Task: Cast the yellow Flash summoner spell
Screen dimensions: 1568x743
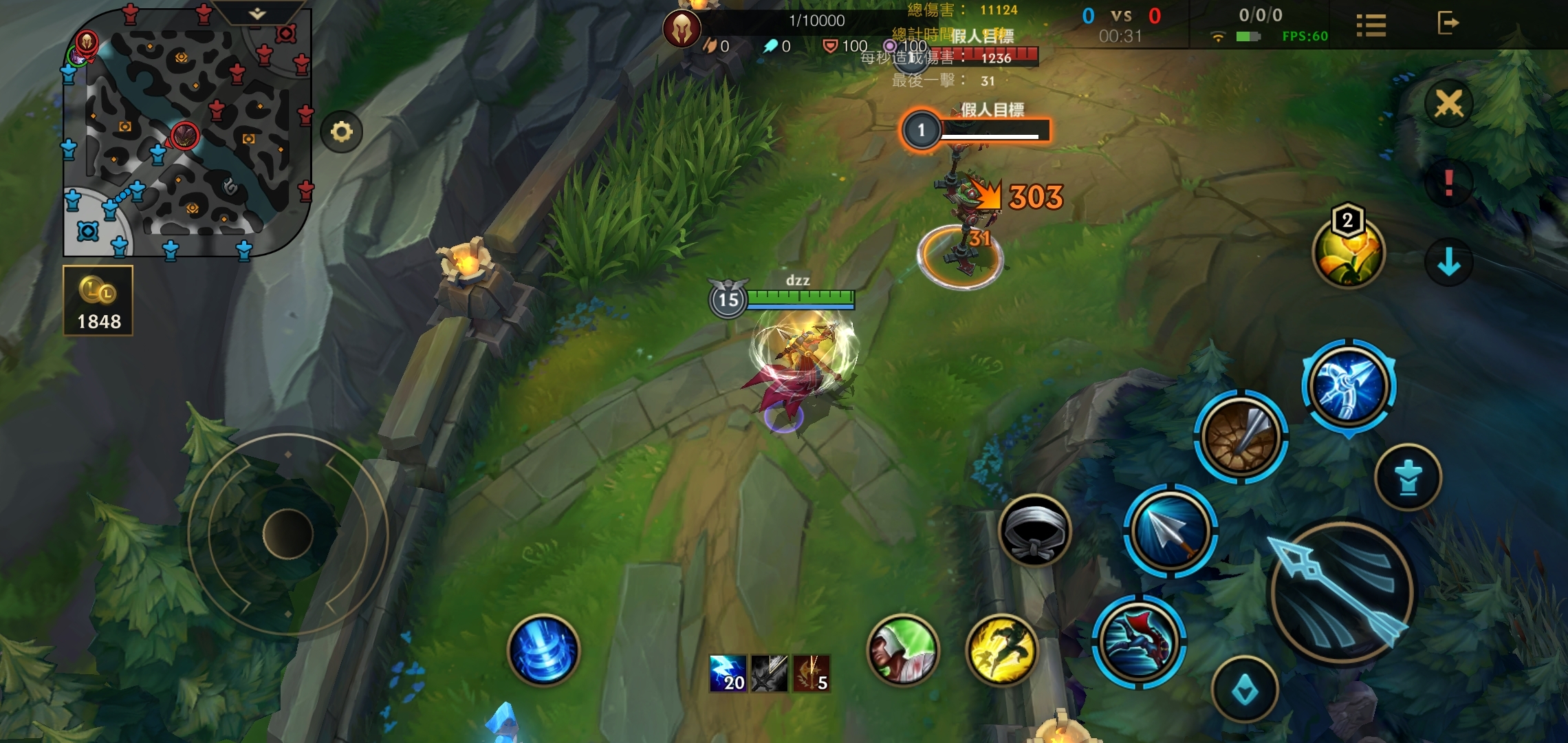Action: [x=1001, y=650]
